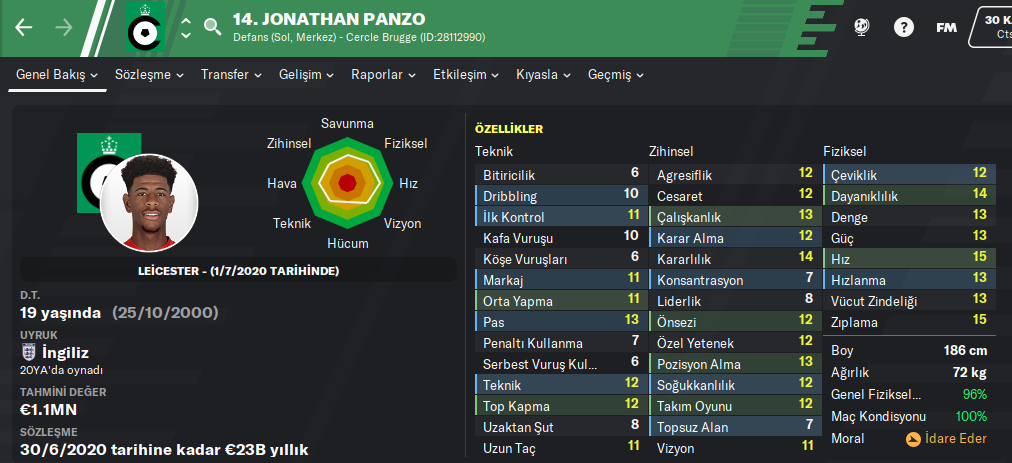Open the search magnifying glass
1012x463 pixels.
click(x=212, y=27)
